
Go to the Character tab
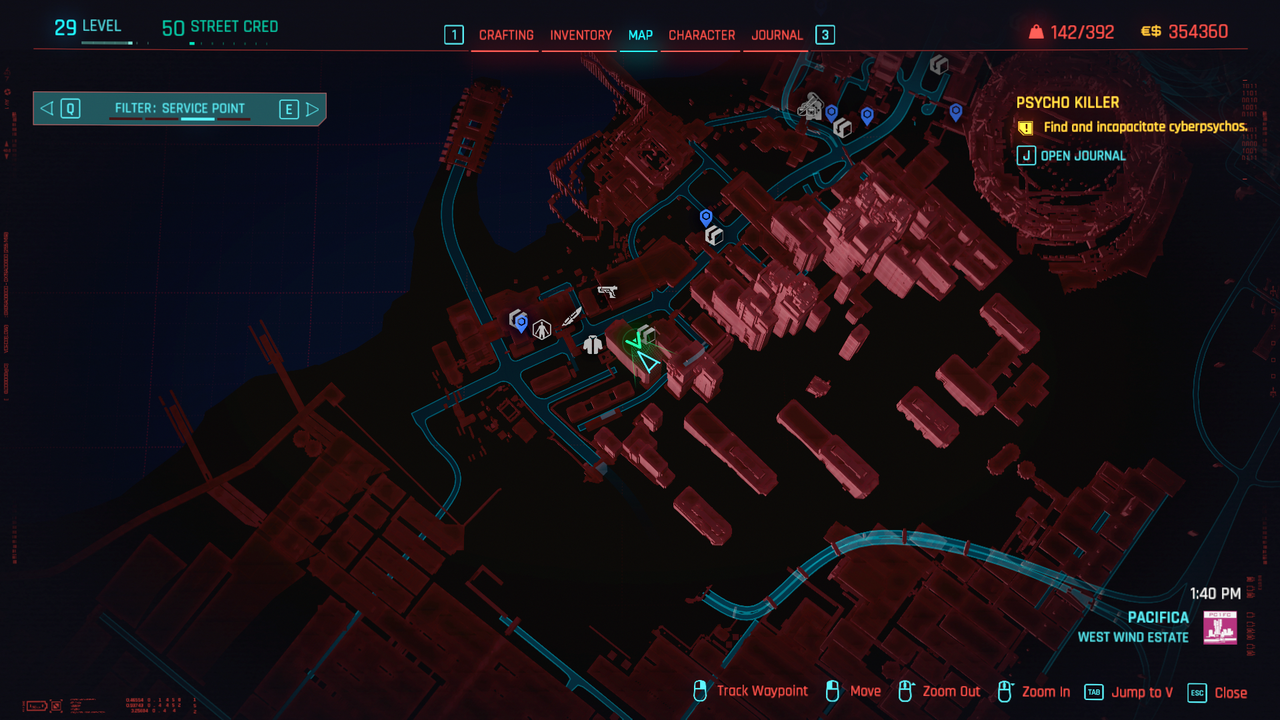click(x=702, y=35)
